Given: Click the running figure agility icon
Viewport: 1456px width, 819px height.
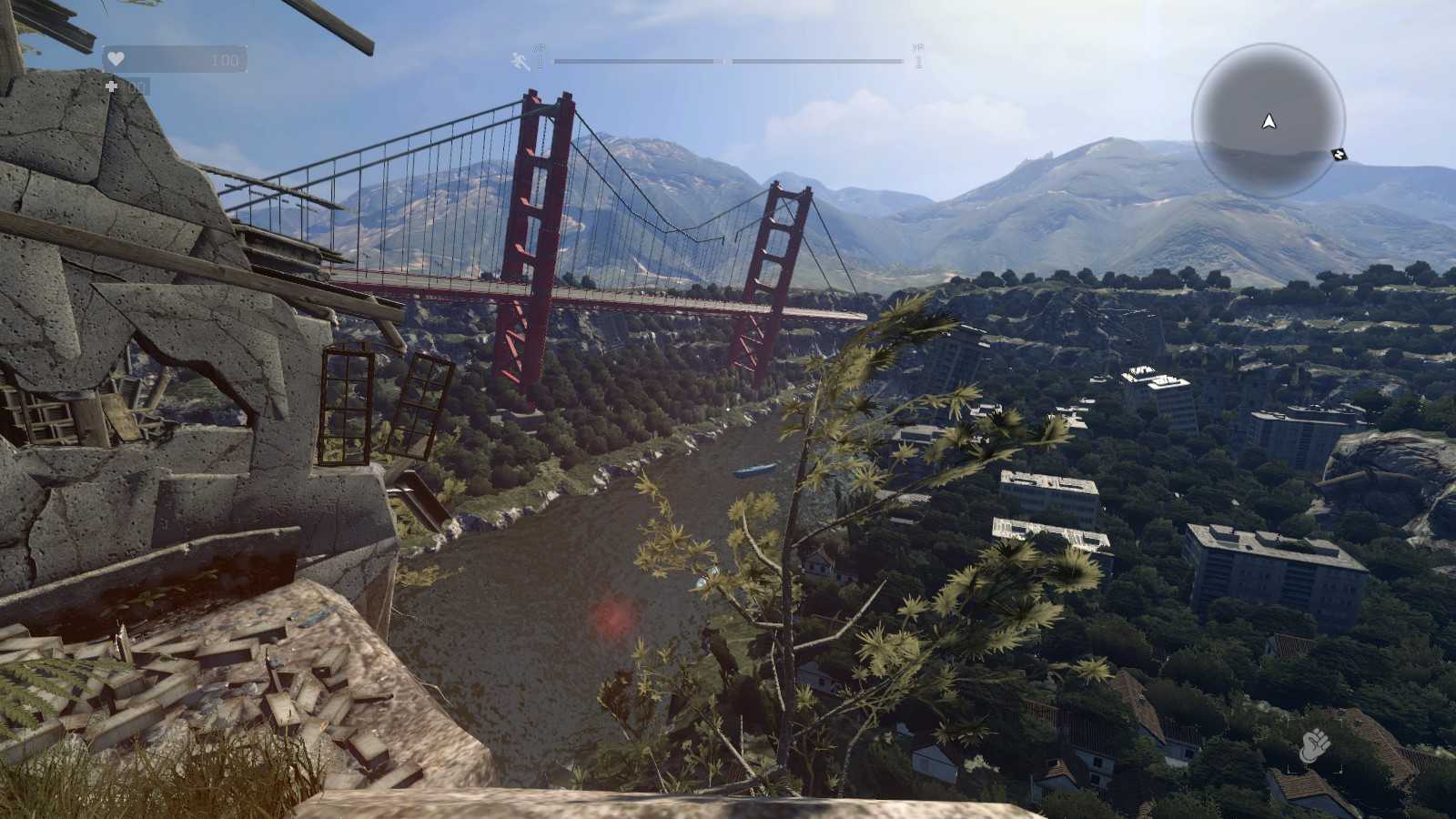Looking at the screenshot, I should coord(521,61).
